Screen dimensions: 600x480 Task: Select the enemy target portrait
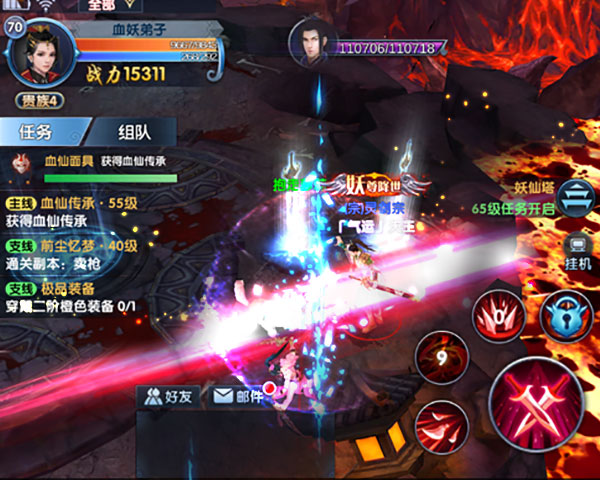tap(308, 42)
